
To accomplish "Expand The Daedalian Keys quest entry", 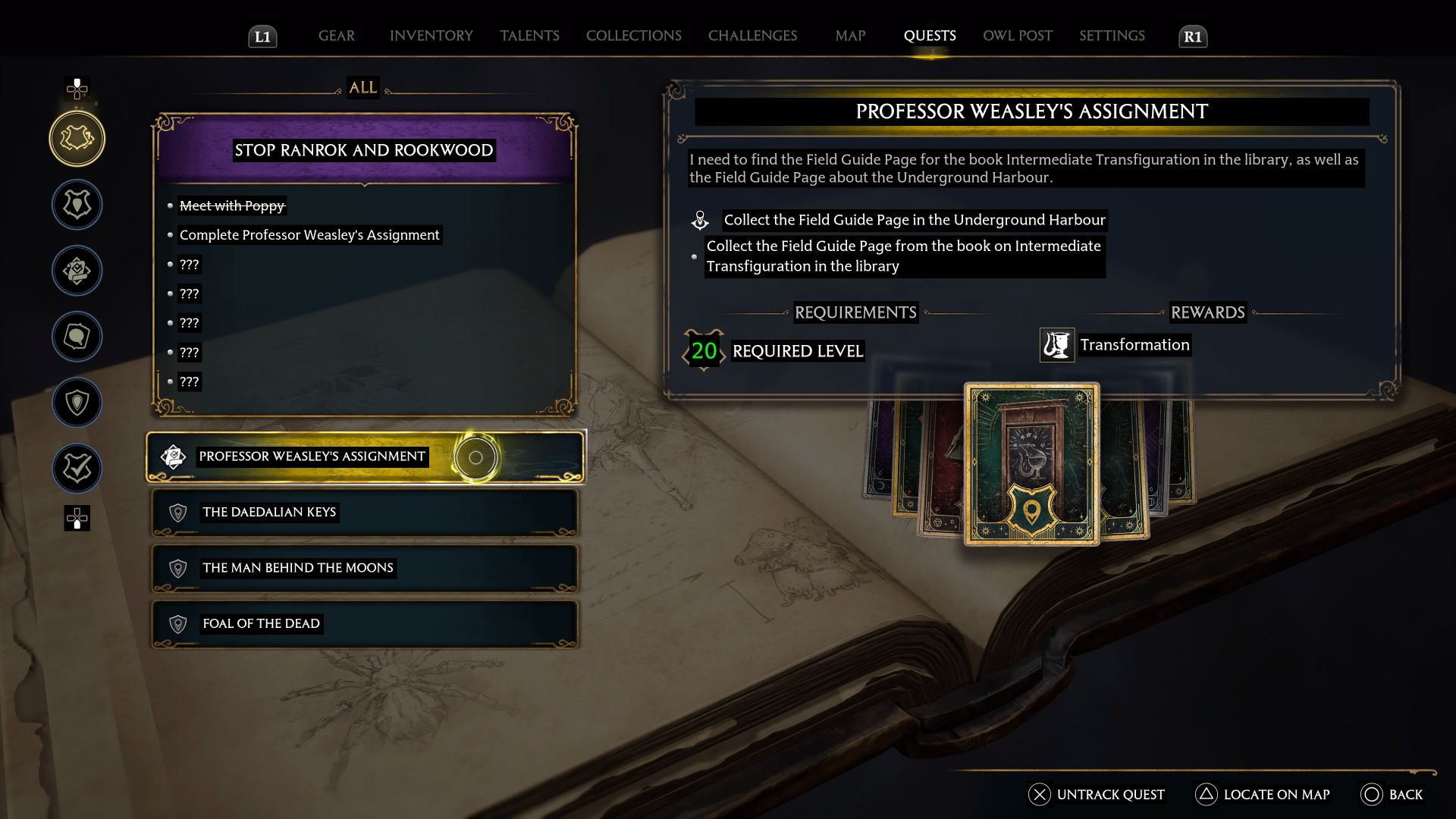I will pyautogui.click(x=364, y=513).
